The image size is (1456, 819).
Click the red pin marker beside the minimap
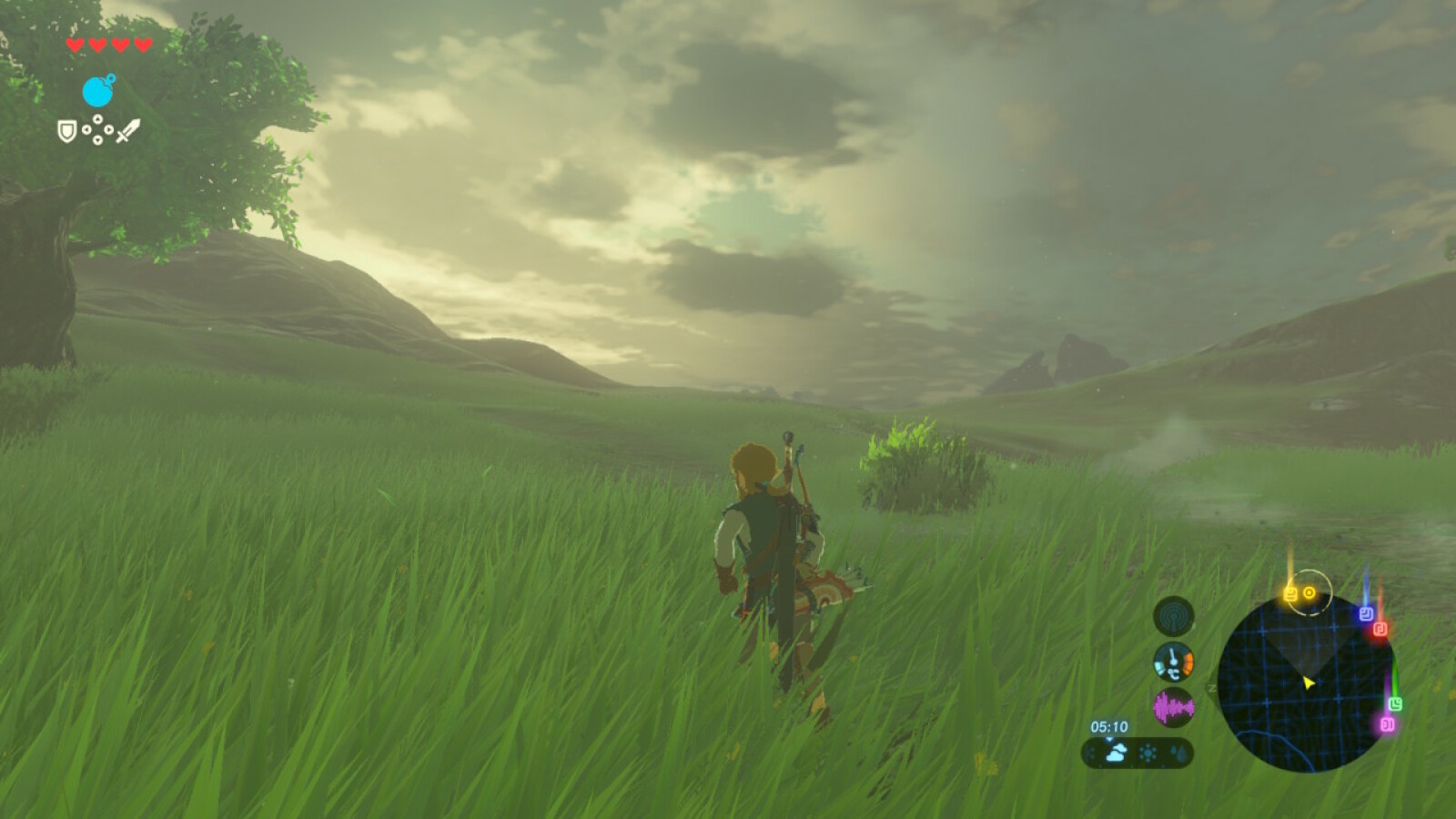tap(1380, 629)
